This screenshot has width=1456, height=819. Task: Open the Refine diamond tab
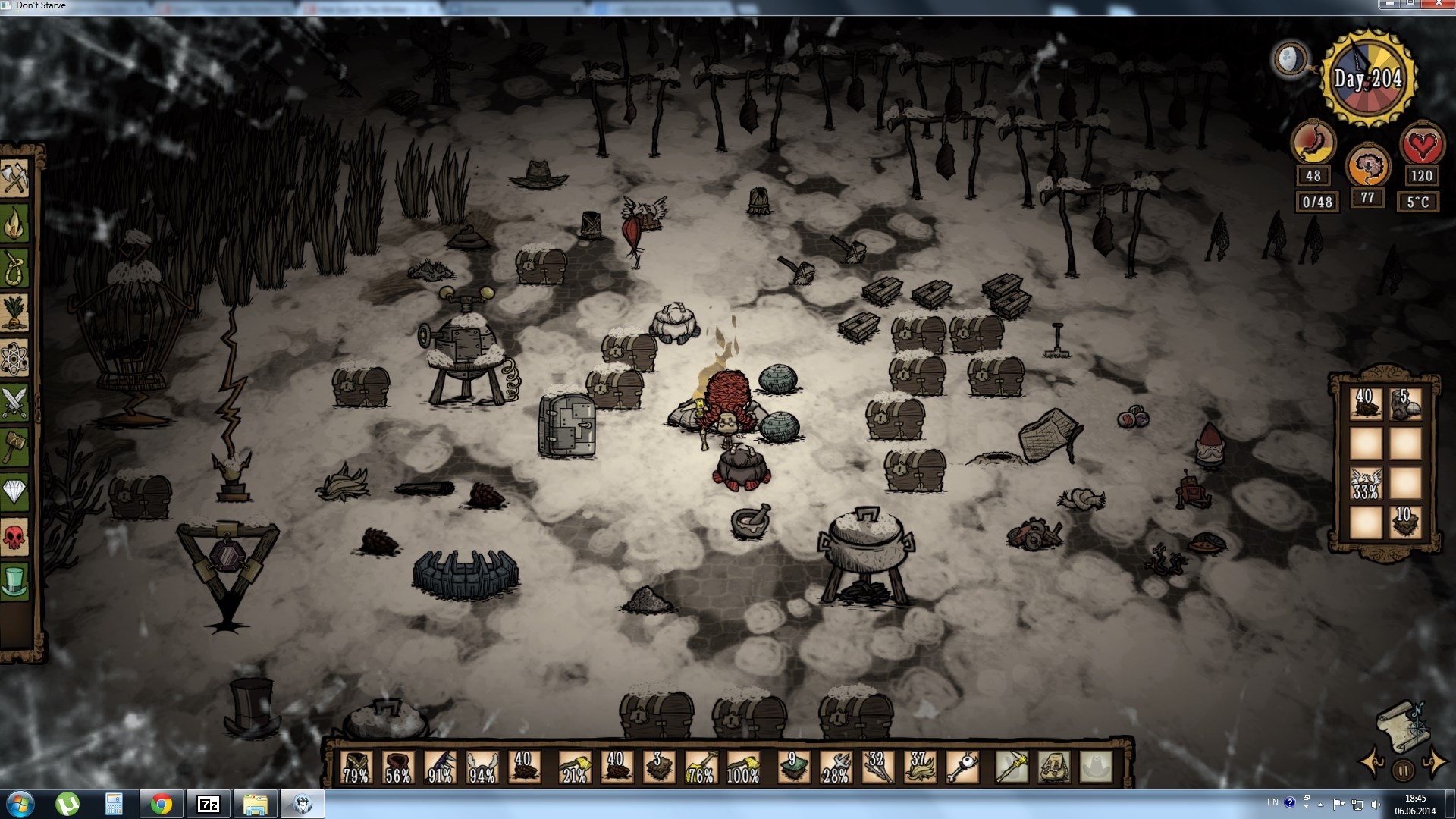click(x=15, y=492)
